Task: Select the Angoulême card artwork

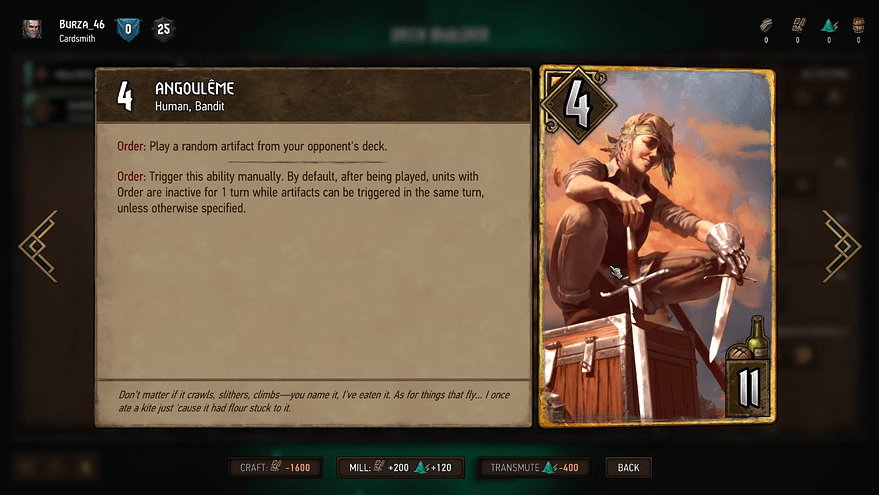Action: tap(656, 246)
